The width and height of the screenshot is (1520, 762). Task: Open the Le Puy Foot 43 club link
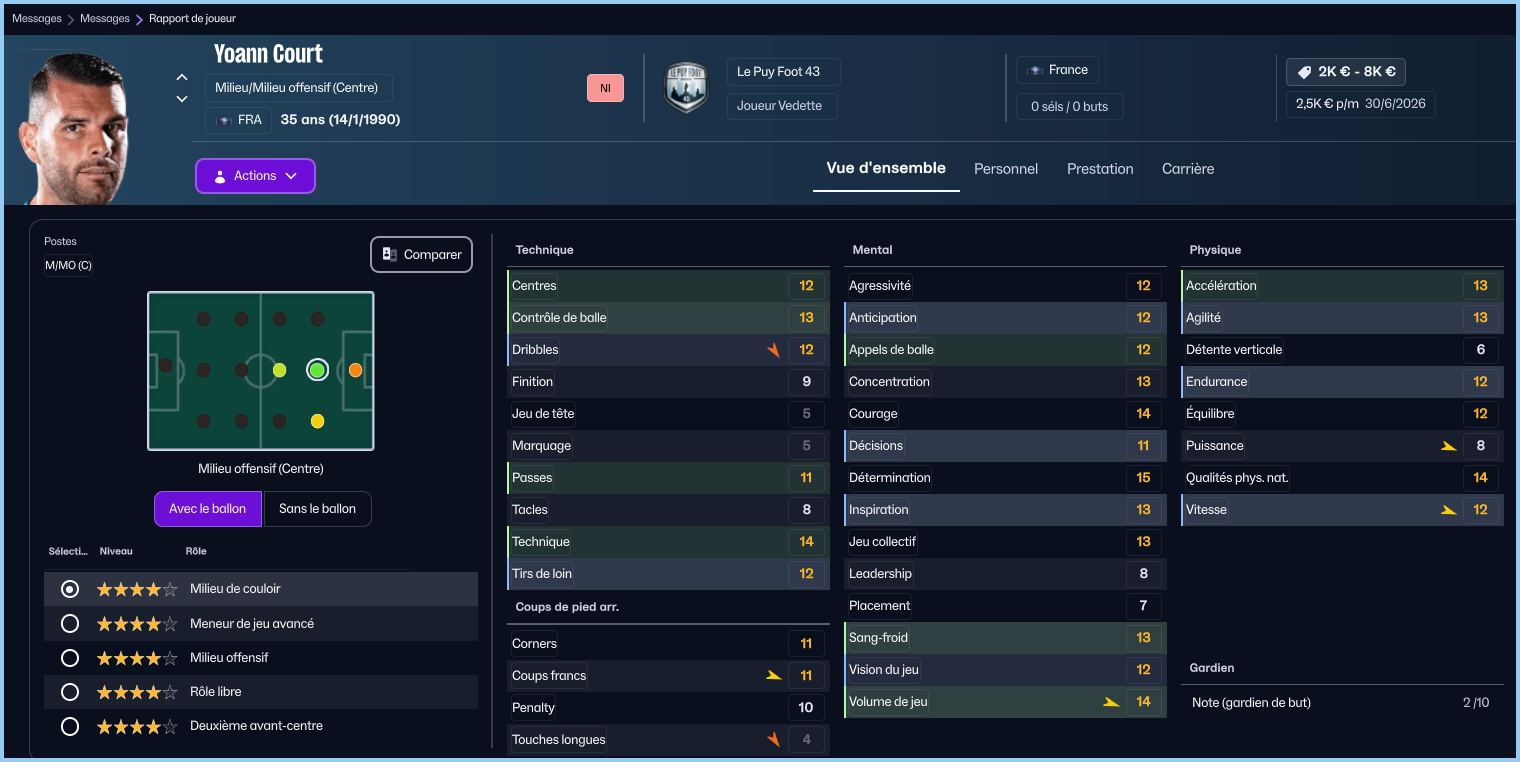tap(778, 72)
